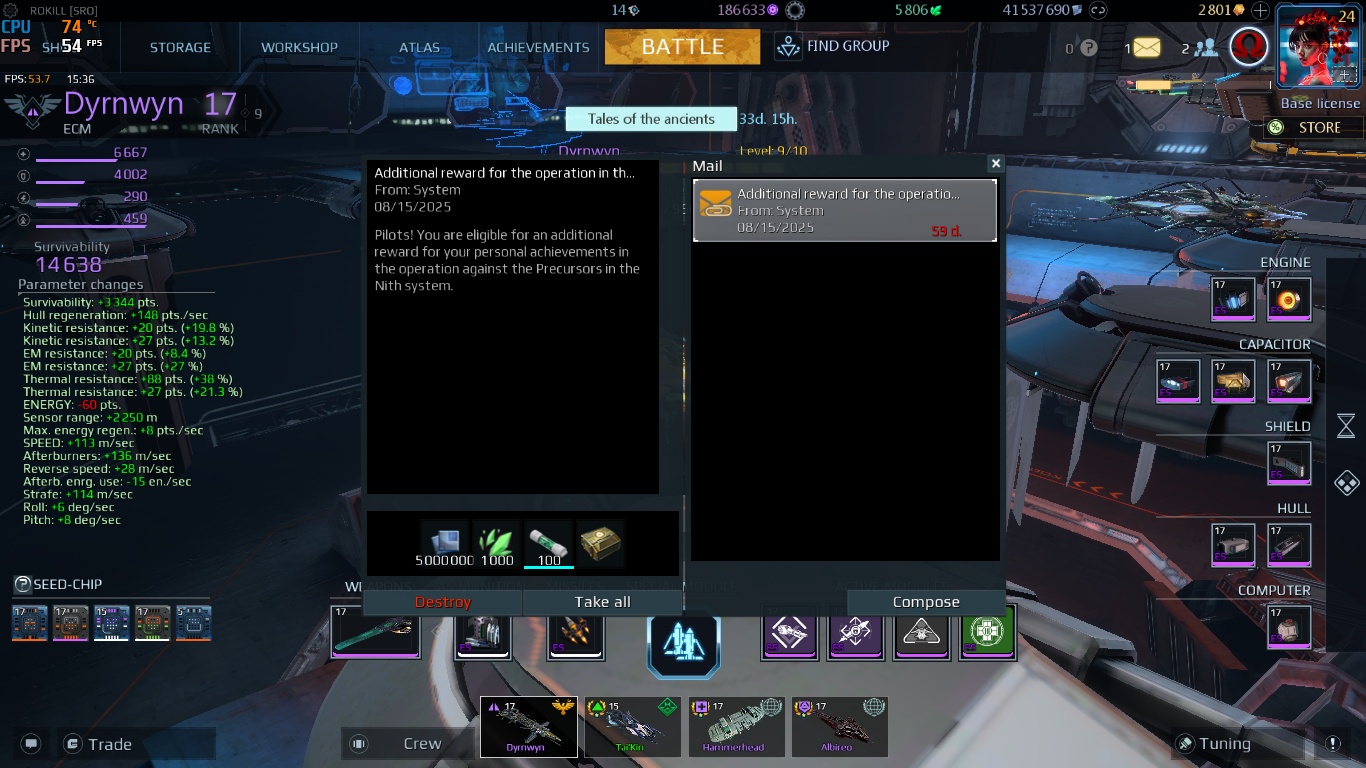The width and height of the screenshot is (1366, 768).
Task: Open ship Tuning
Action: 1223,744
